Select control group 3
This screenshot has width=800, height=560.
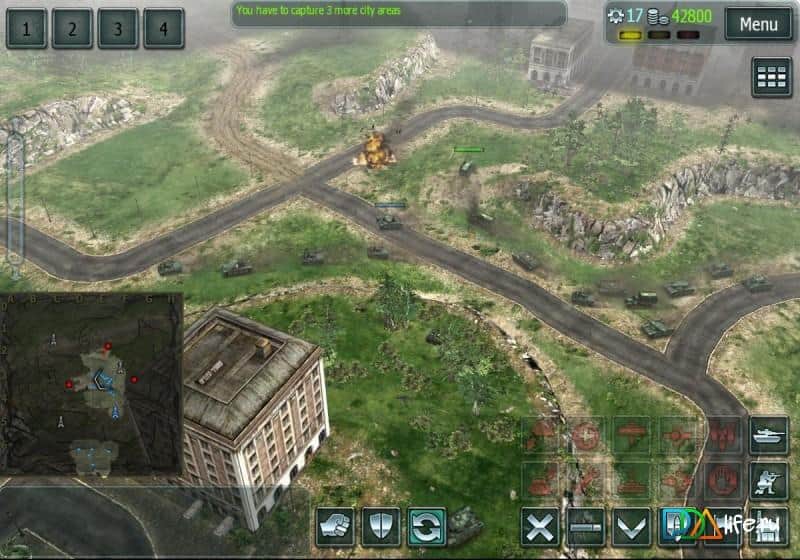pos(118,28)
